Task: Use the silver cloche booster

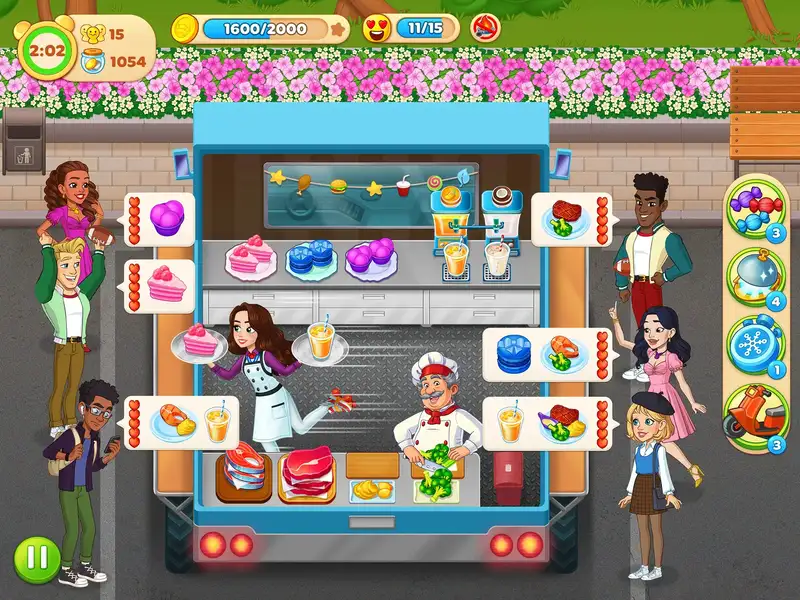Action: pos(756,274)
